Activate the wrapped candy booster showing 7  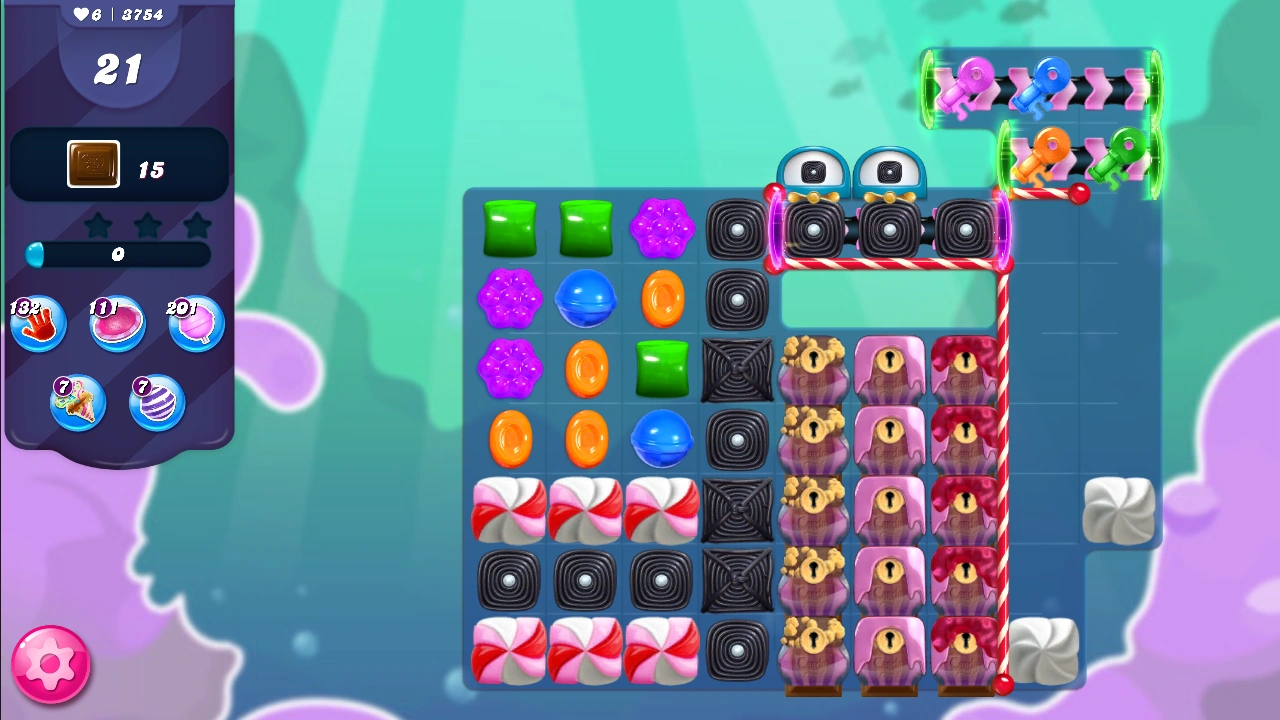coord(78,402)
